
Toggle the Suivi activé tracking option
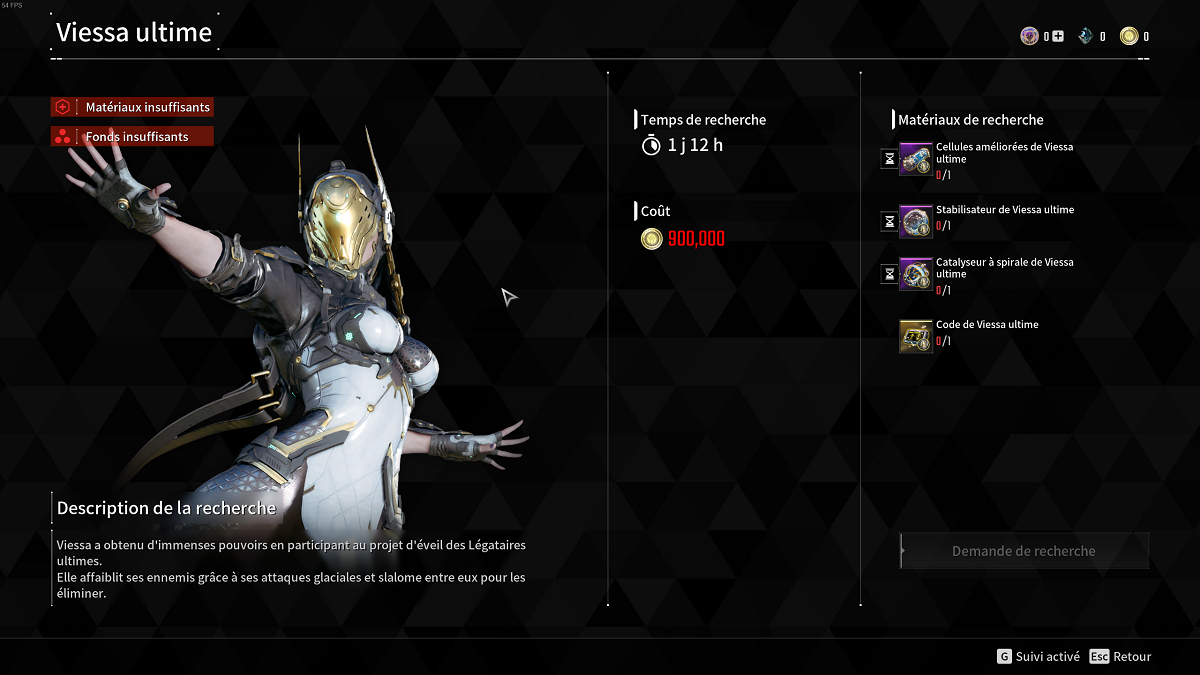(x=1038, y=657)
